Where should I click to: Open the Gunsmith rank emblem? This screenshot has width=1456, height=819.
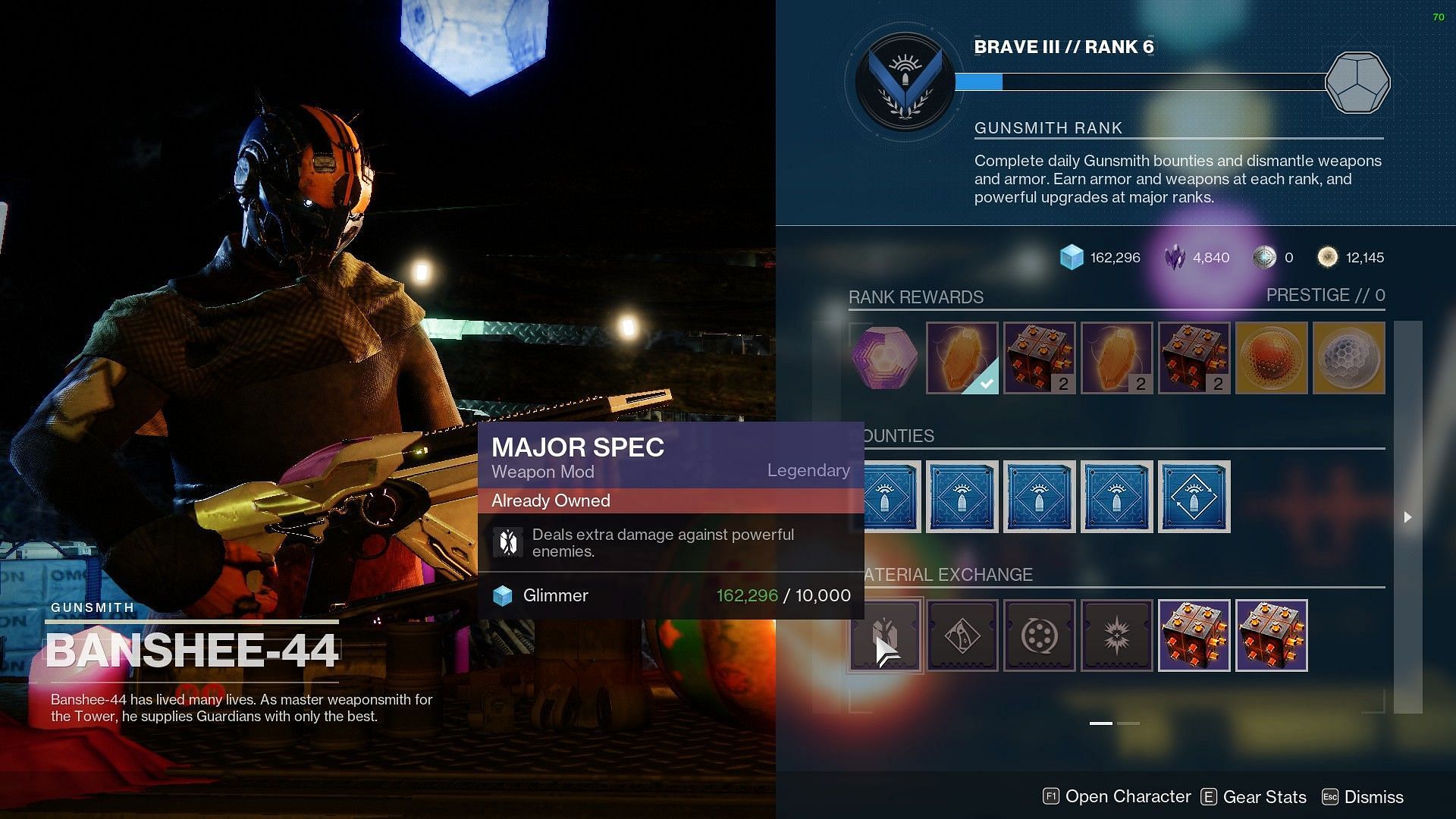point(905,82)
